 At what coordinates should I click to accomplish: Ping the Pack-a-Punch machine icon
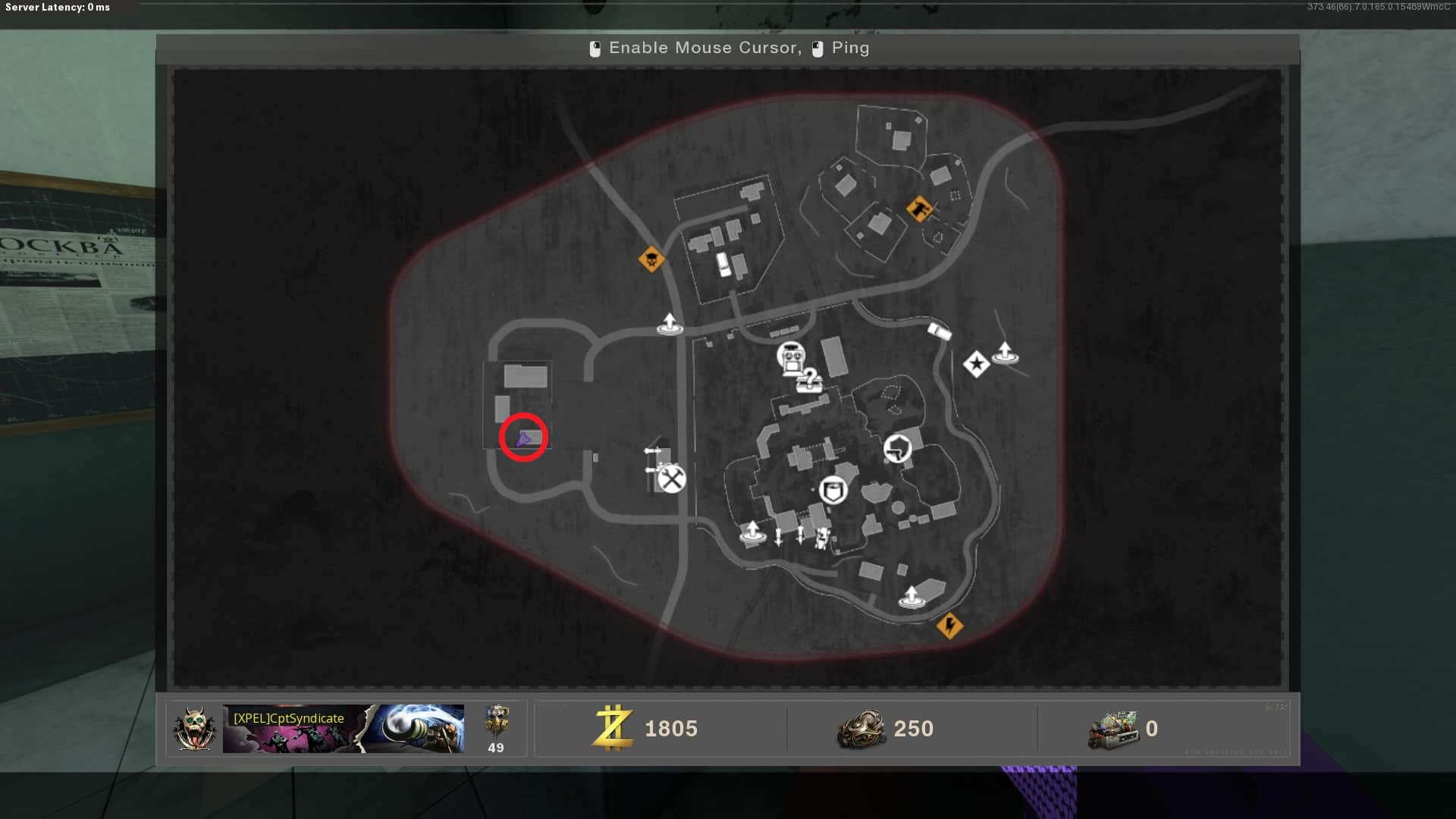[x=791, y=357]
